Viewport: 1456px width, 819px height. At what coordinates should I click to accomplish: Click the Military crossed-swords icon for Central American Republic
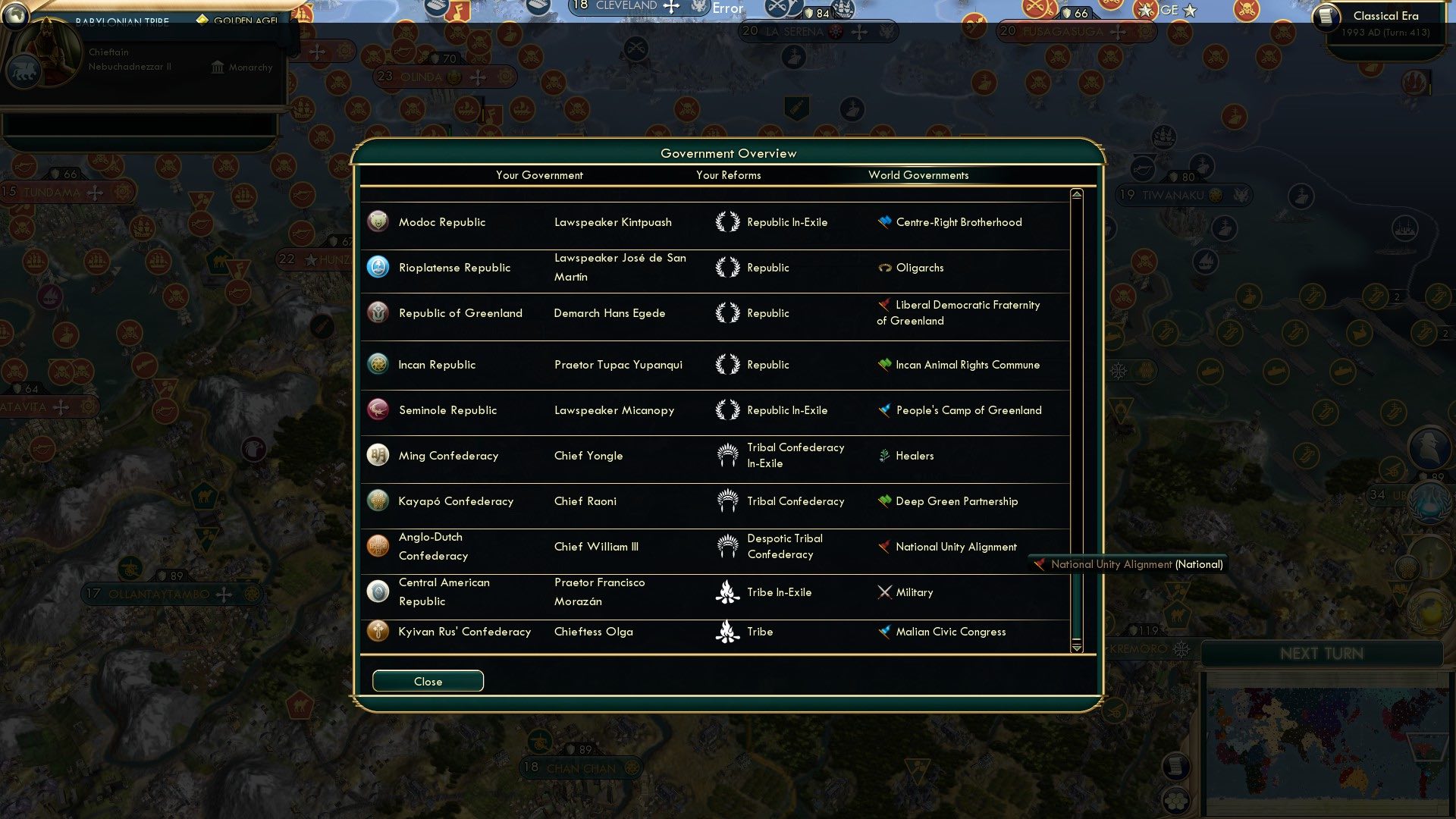(x=884, y=592)
